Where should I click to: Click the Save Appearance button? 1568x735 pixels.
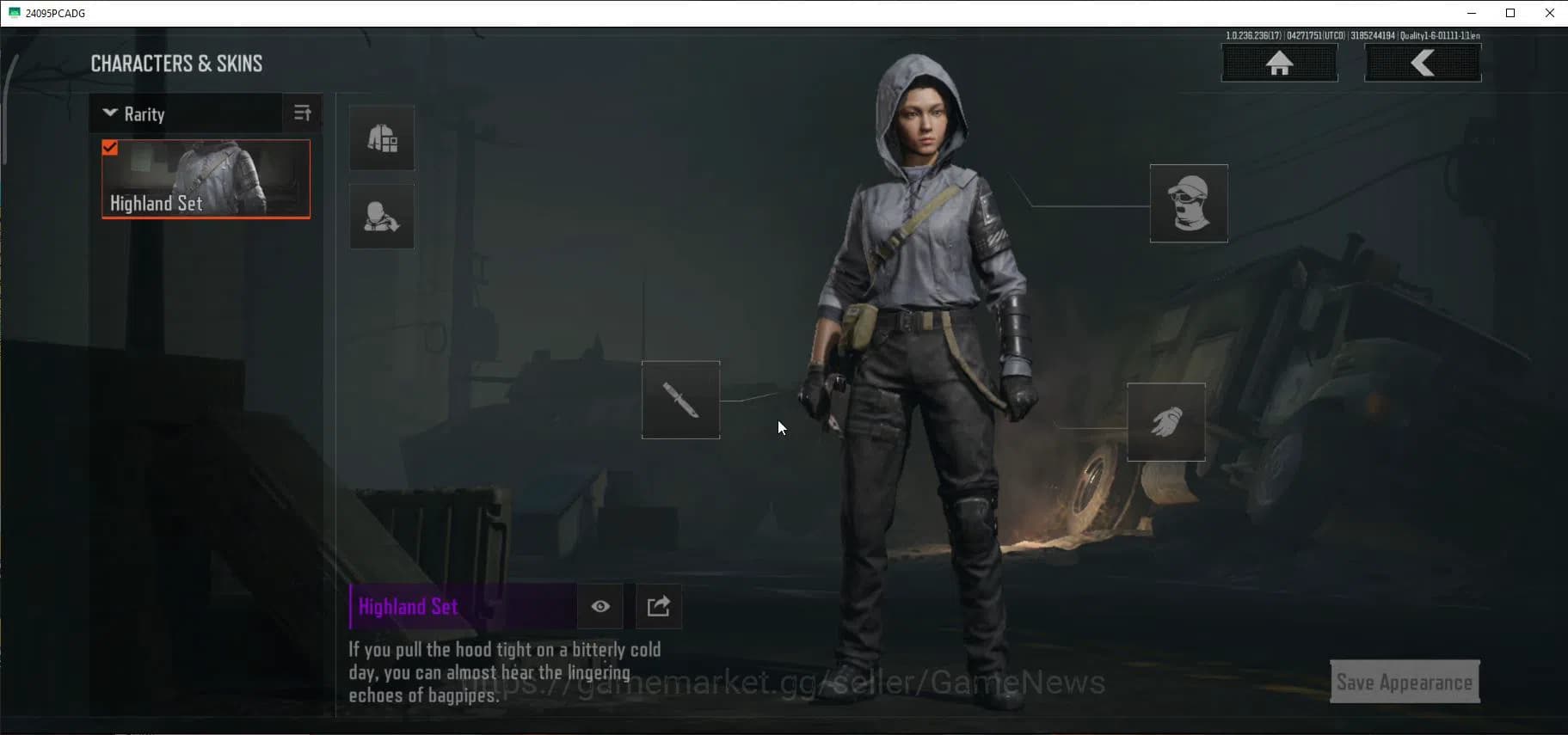click(x=1404, y=681)
